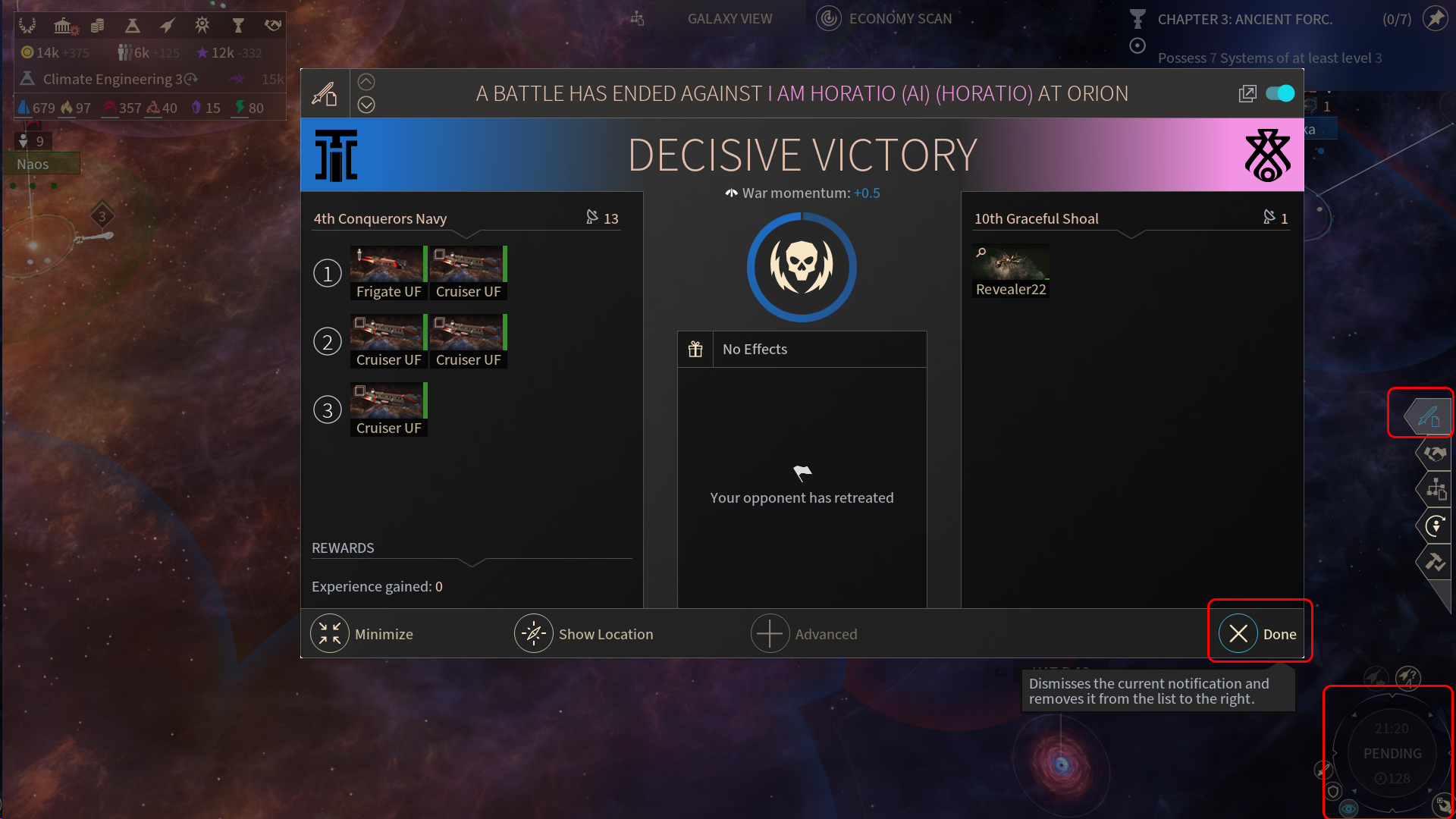This screenshot has width=1456, height=819.
Task: Open the Advanced battle details
Action: (x=805, y=634)
